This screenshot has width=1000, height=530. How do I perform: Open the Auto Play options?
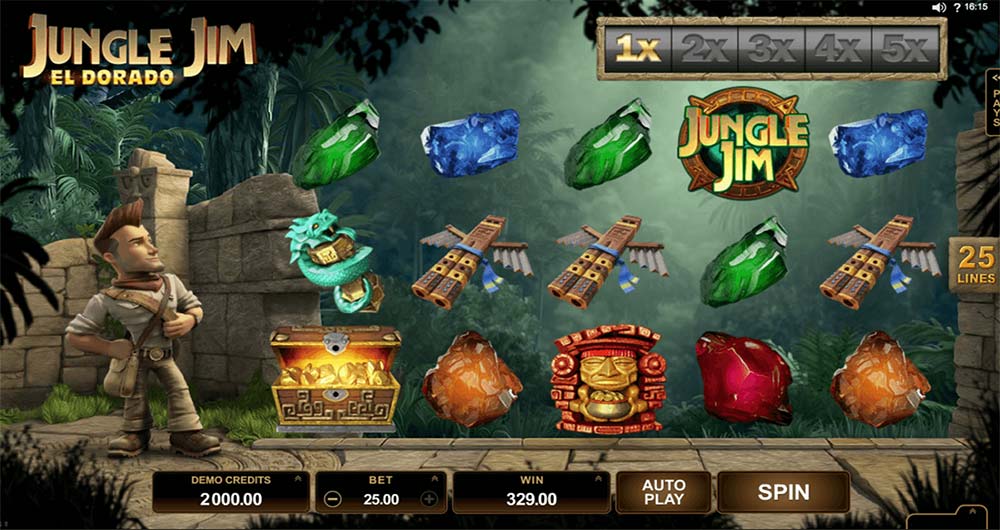point(662,492)
